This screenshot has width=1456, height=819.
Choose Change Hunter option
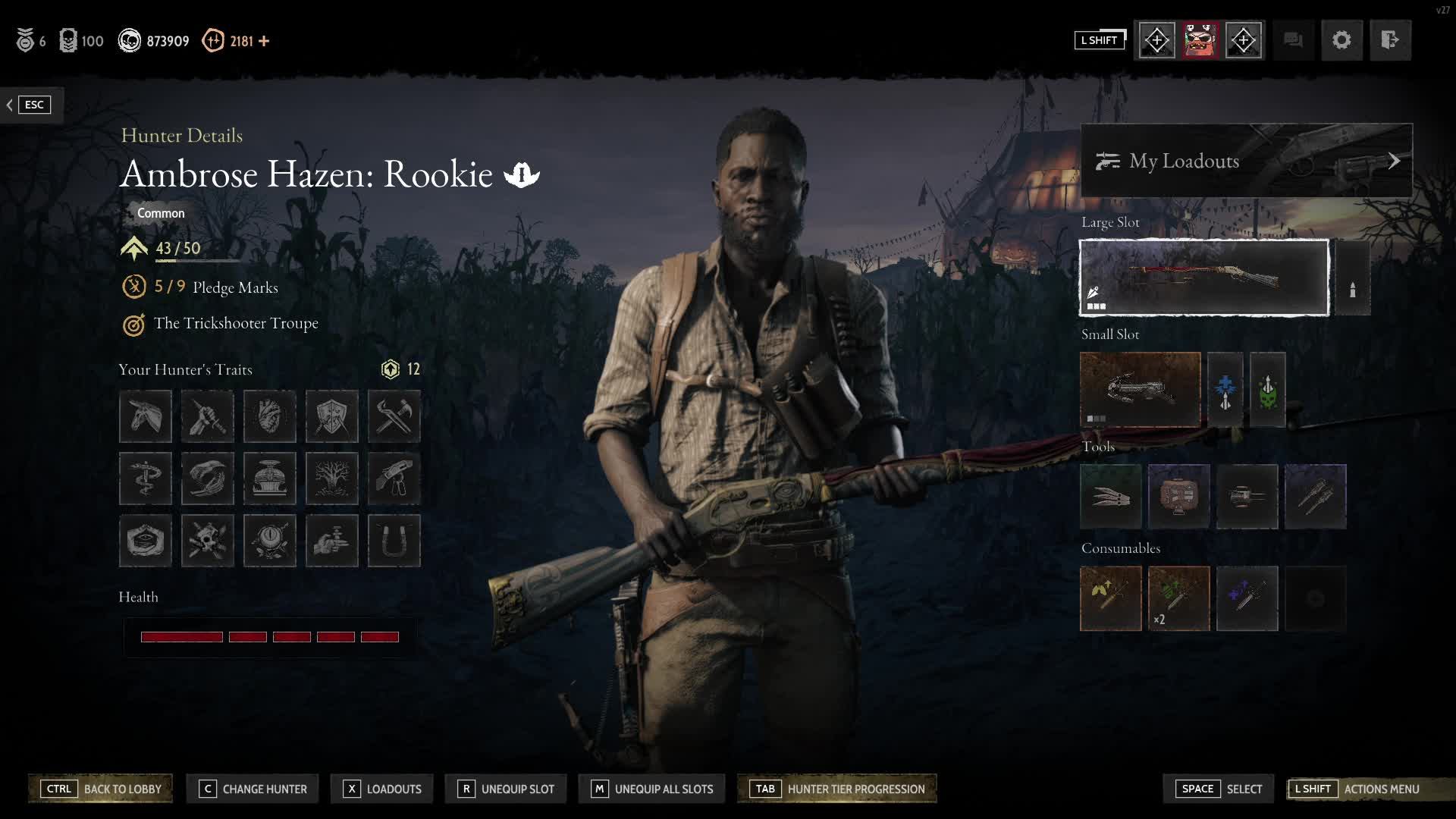253,789
